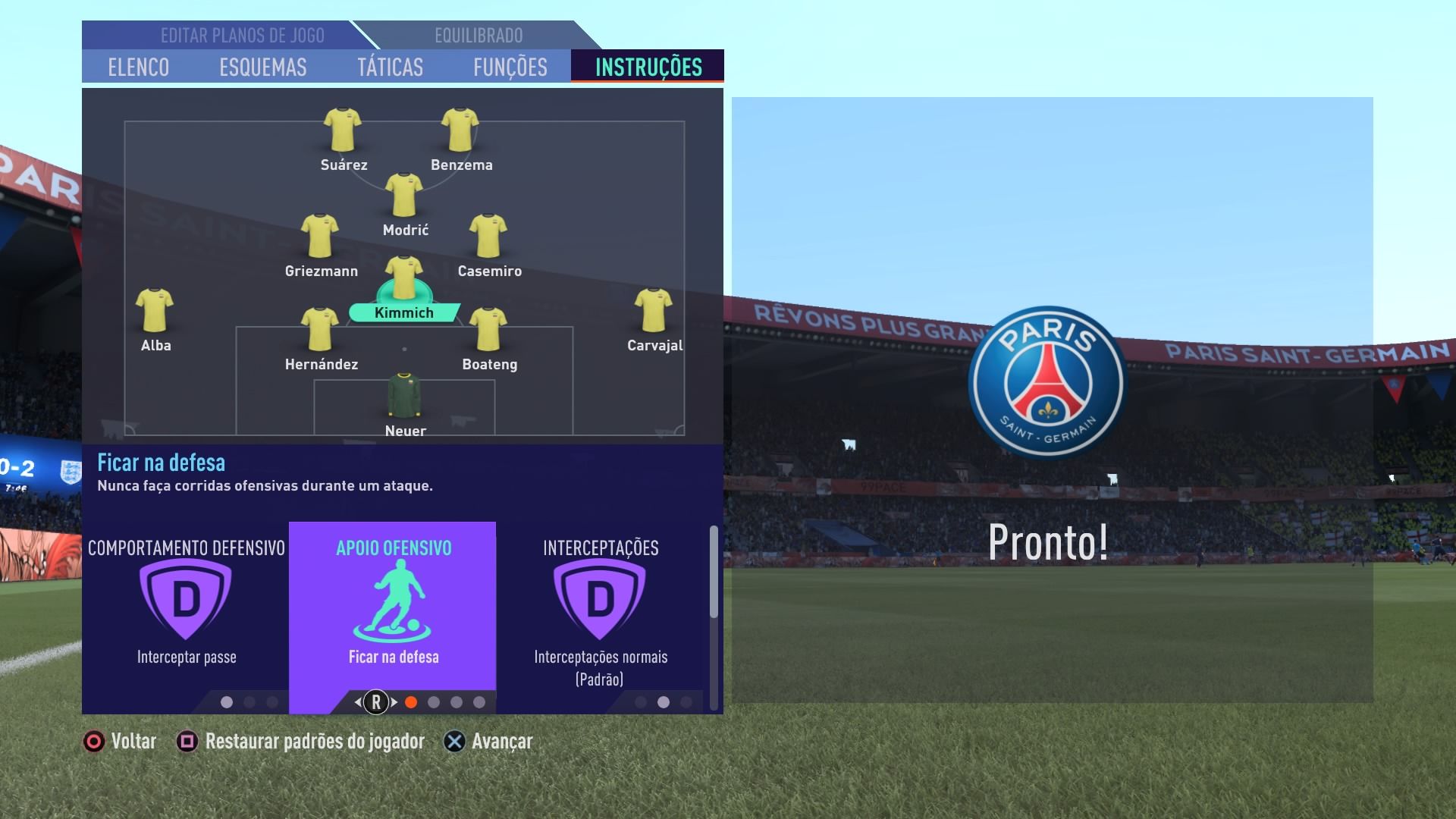Click the INTERCEPTAÇÕES shield icon

point(600,599)
